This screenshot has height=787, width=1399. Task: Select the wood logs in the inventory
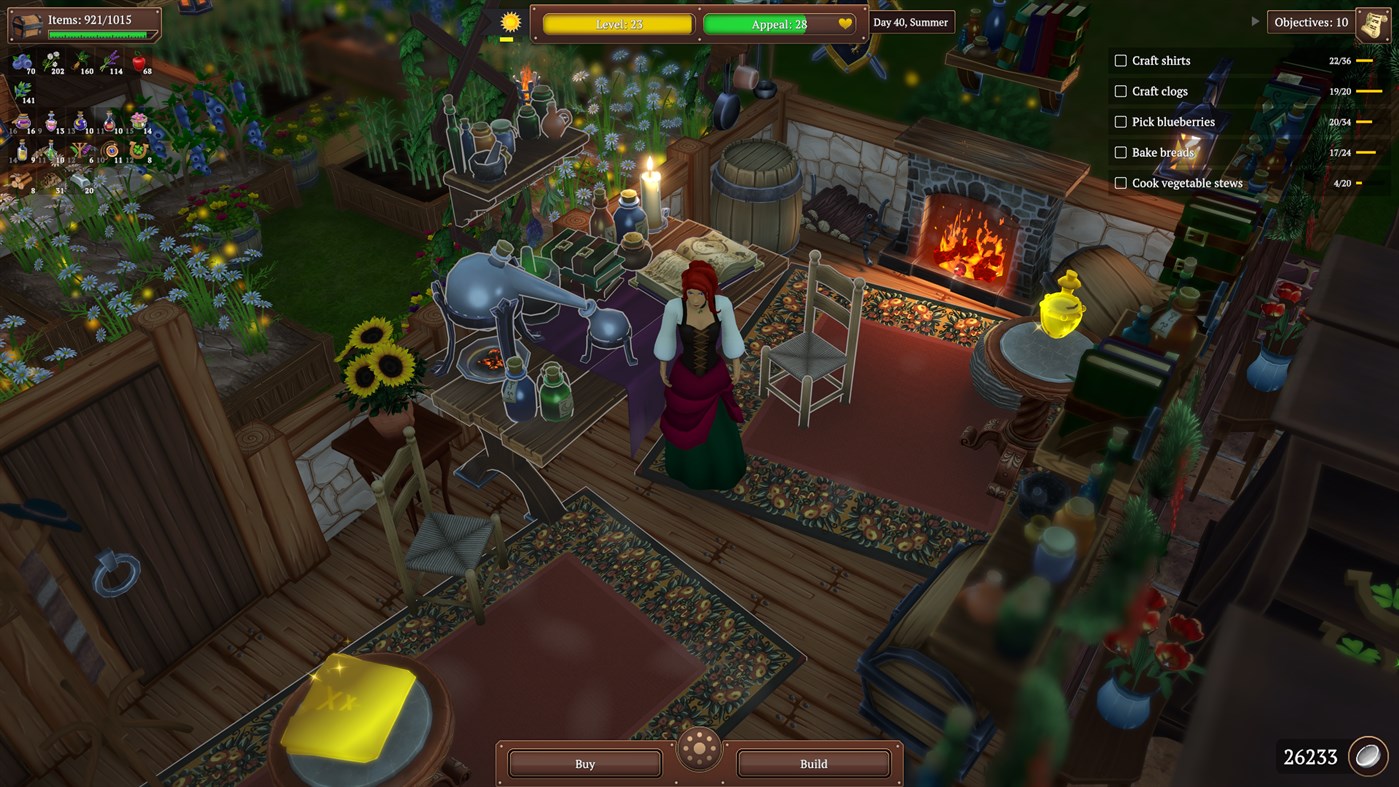tap(19, 180)
